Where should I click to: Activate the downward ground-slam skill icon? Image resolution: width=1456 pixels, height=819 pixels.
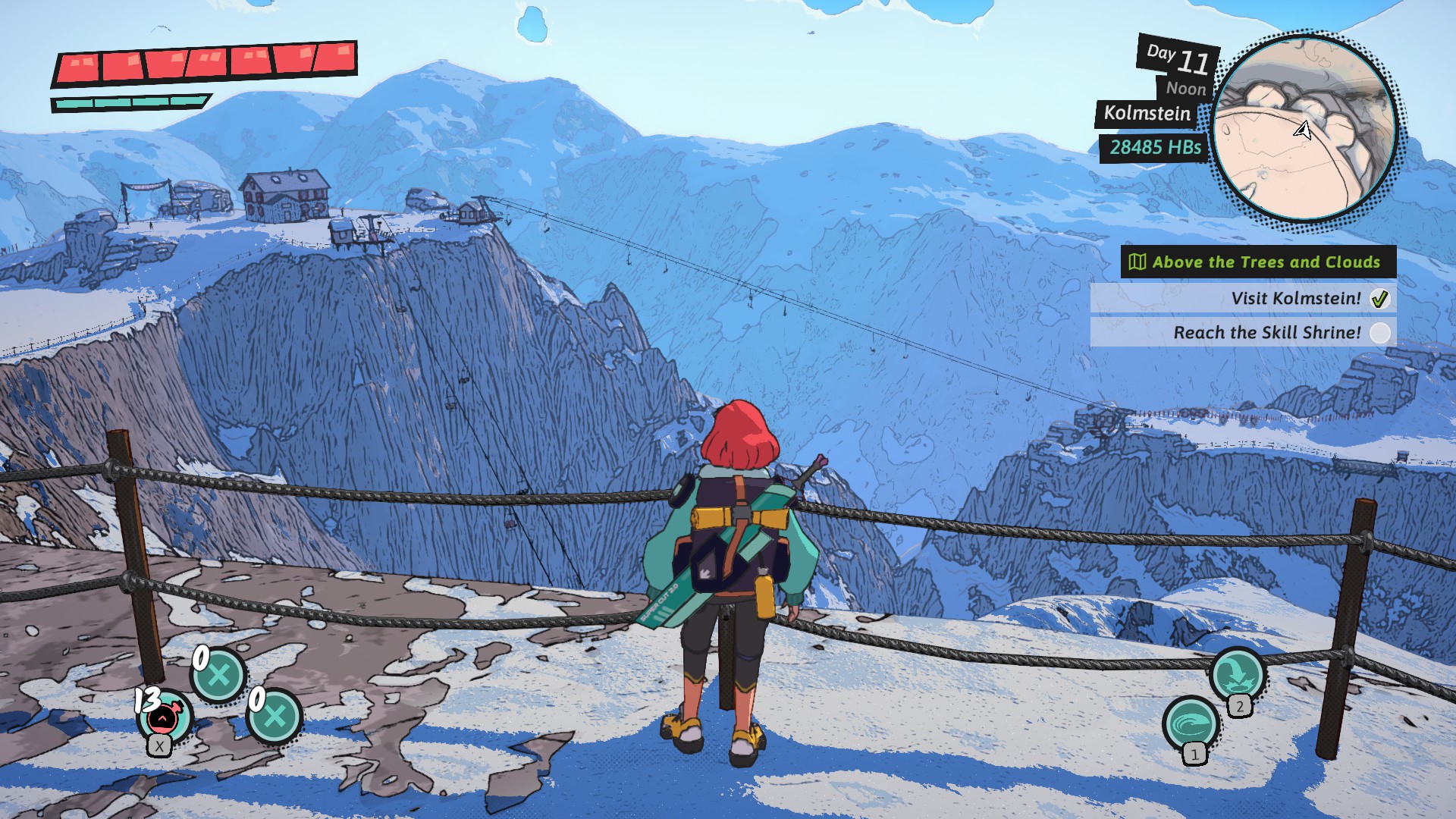click(1236, 673)
